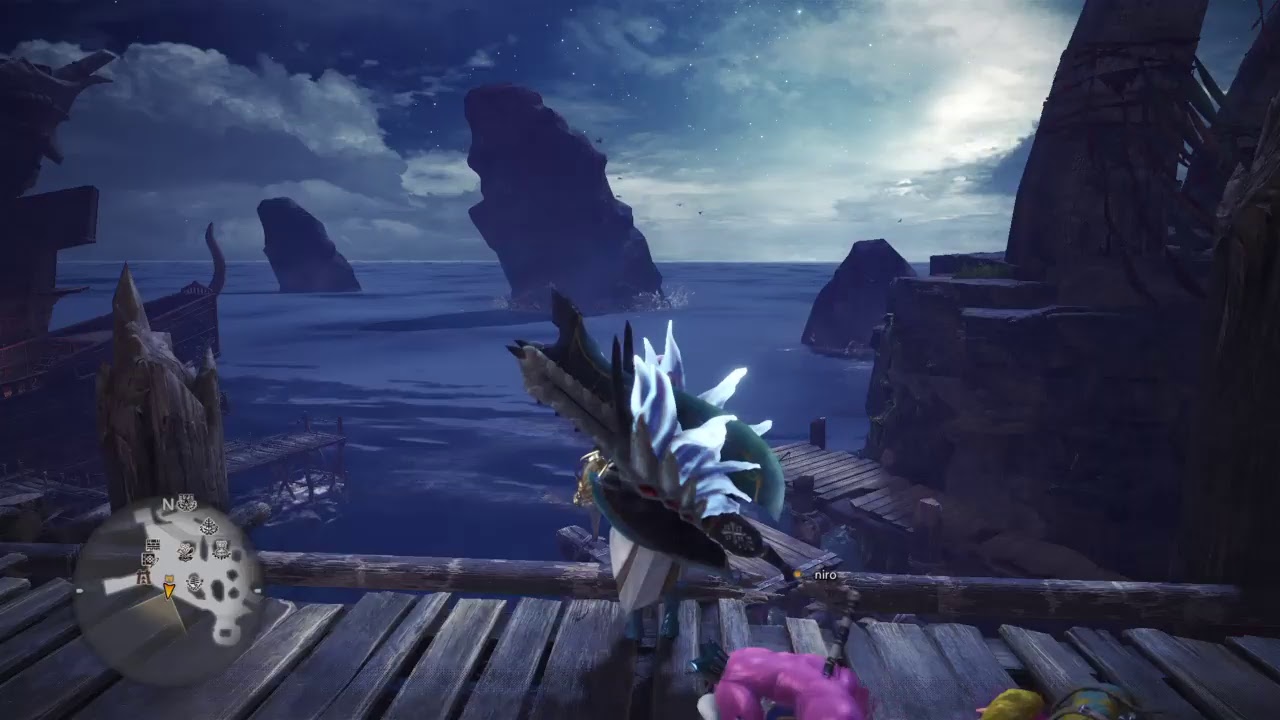
Task: Open the circular minimap
Action: (168, 589)
